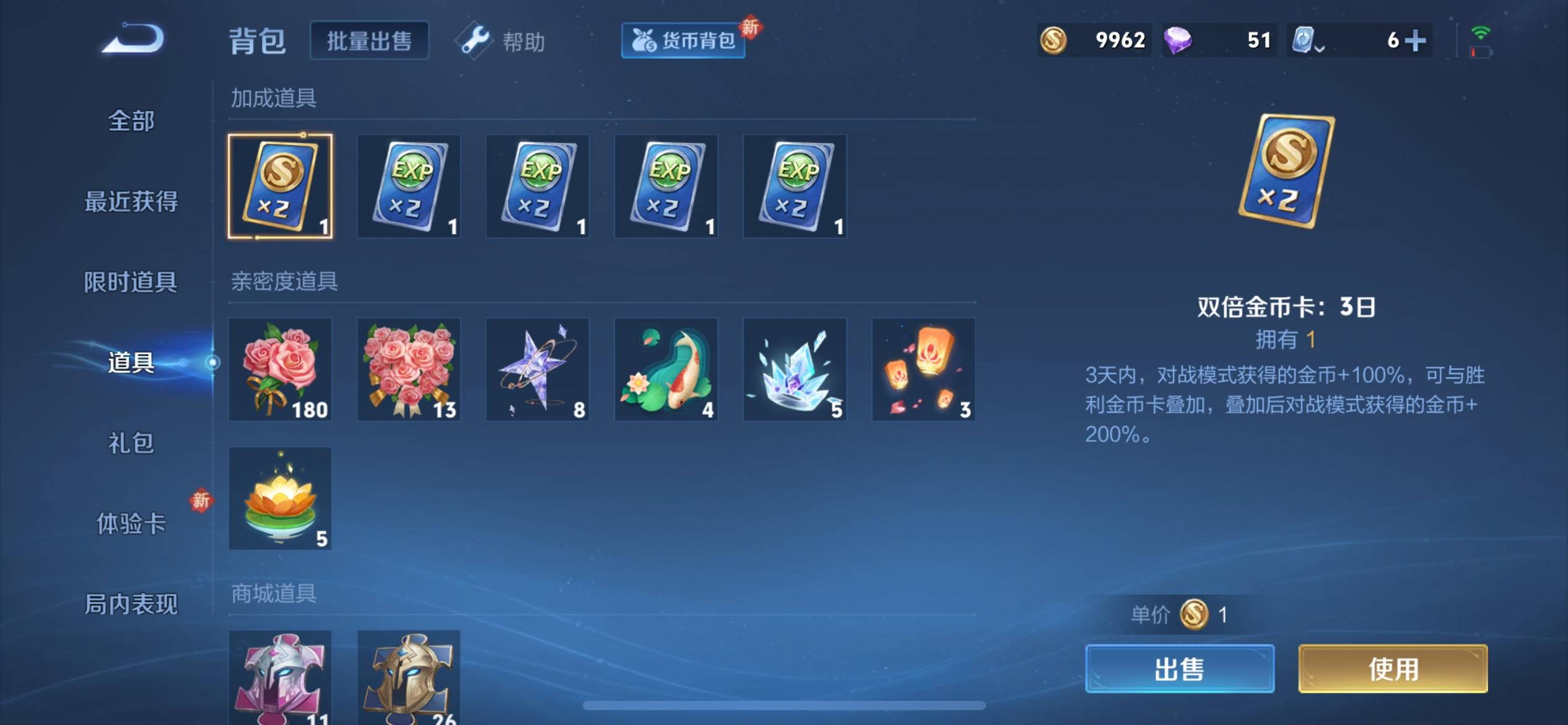Choose the sky lanterns item

(923, 369)
